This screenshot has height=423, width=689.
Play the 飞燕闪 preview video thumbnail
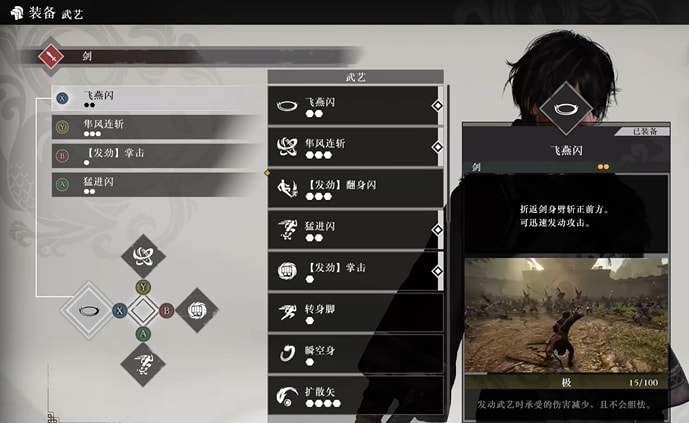point(566,313)
